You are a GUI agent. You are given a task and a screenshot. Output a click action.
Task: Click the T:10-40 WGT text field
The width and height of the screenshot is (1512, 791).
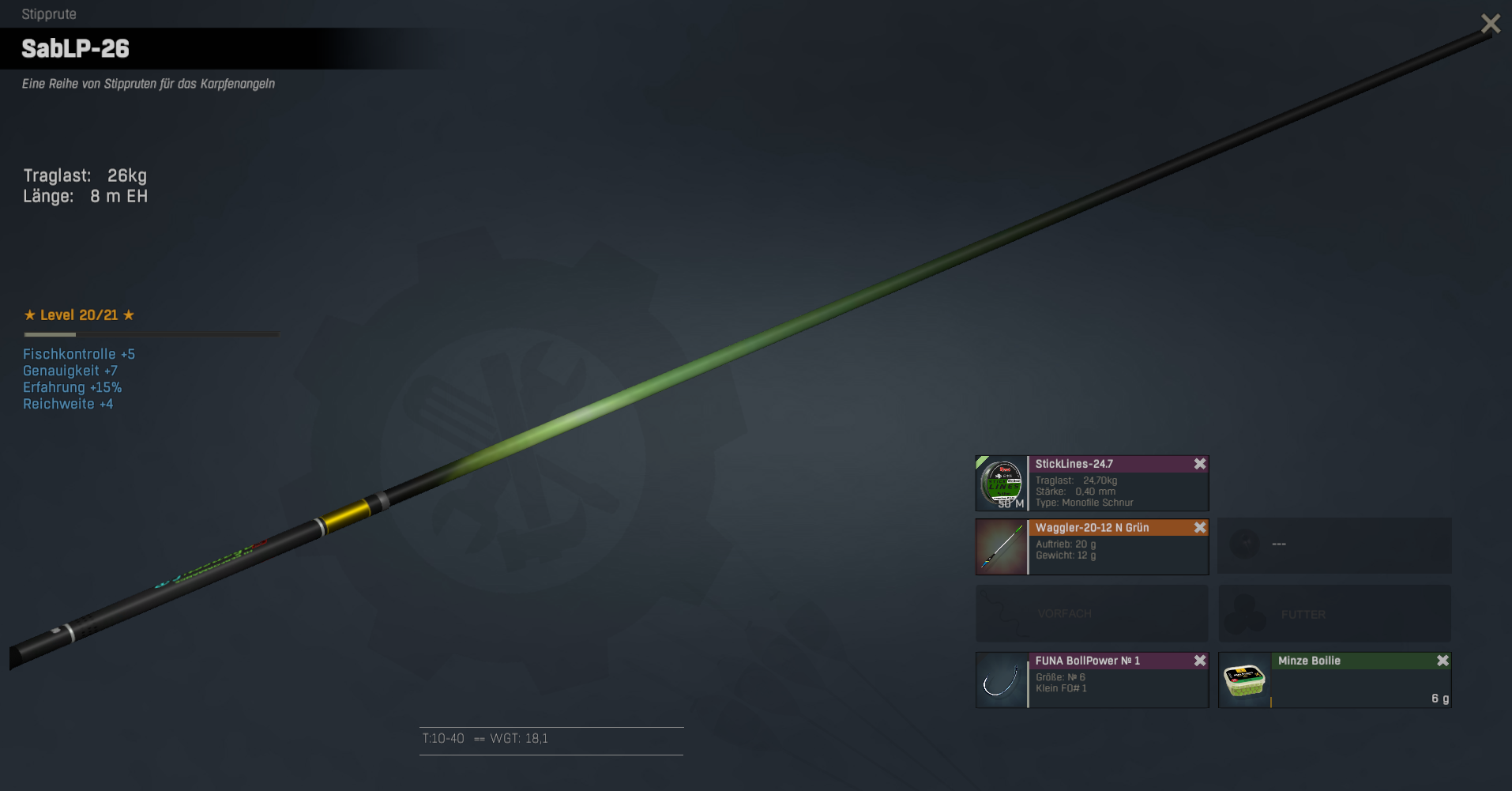click(x=551, y=740)
